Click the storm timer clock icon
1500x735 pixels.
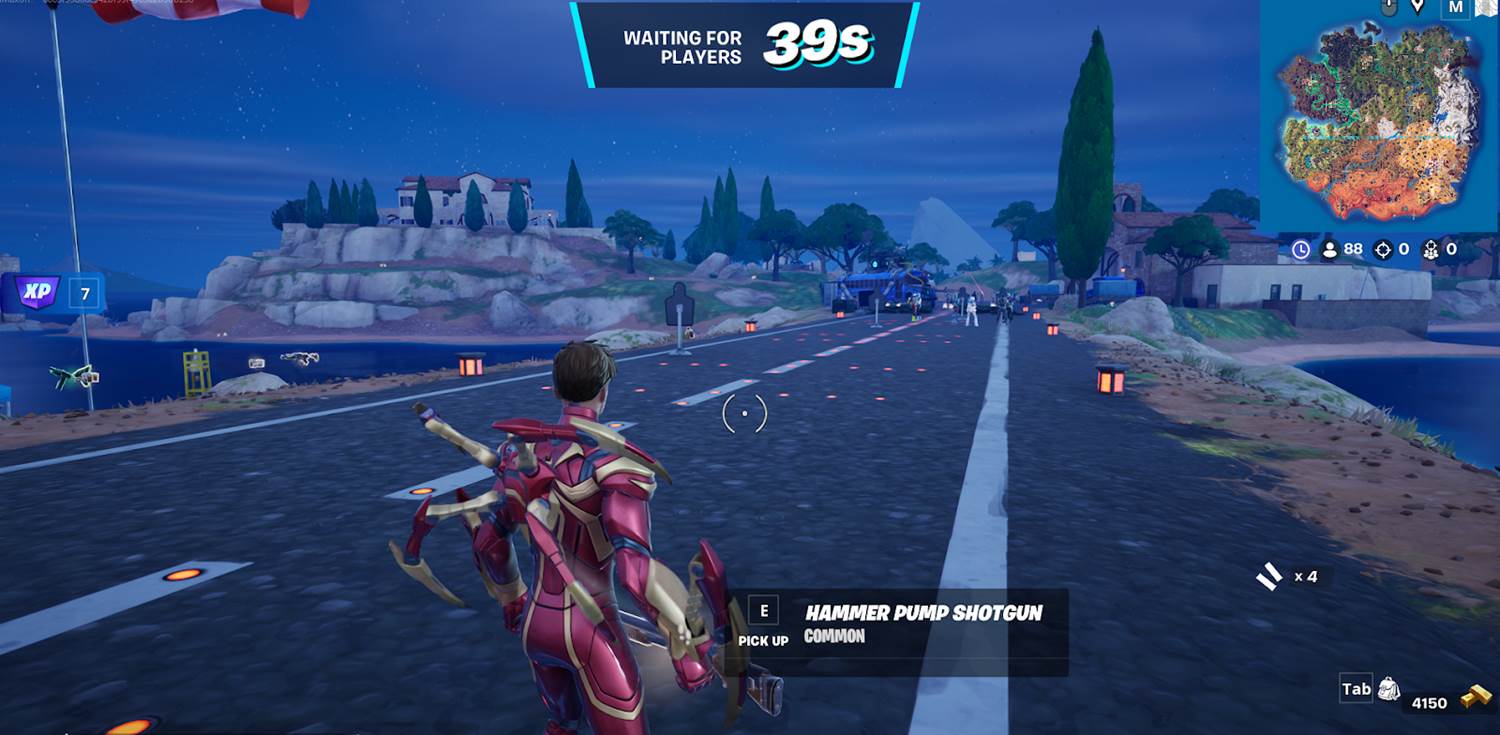[1301, 250]
